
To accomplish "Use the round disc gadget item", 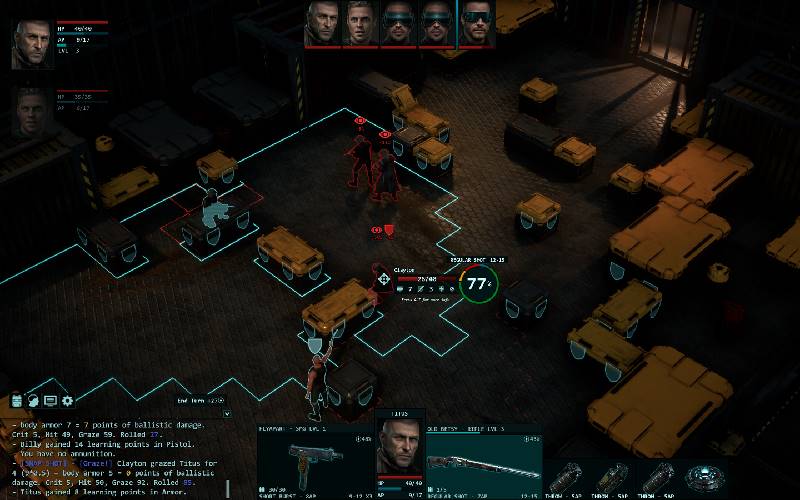I will [x=708, y=474].
